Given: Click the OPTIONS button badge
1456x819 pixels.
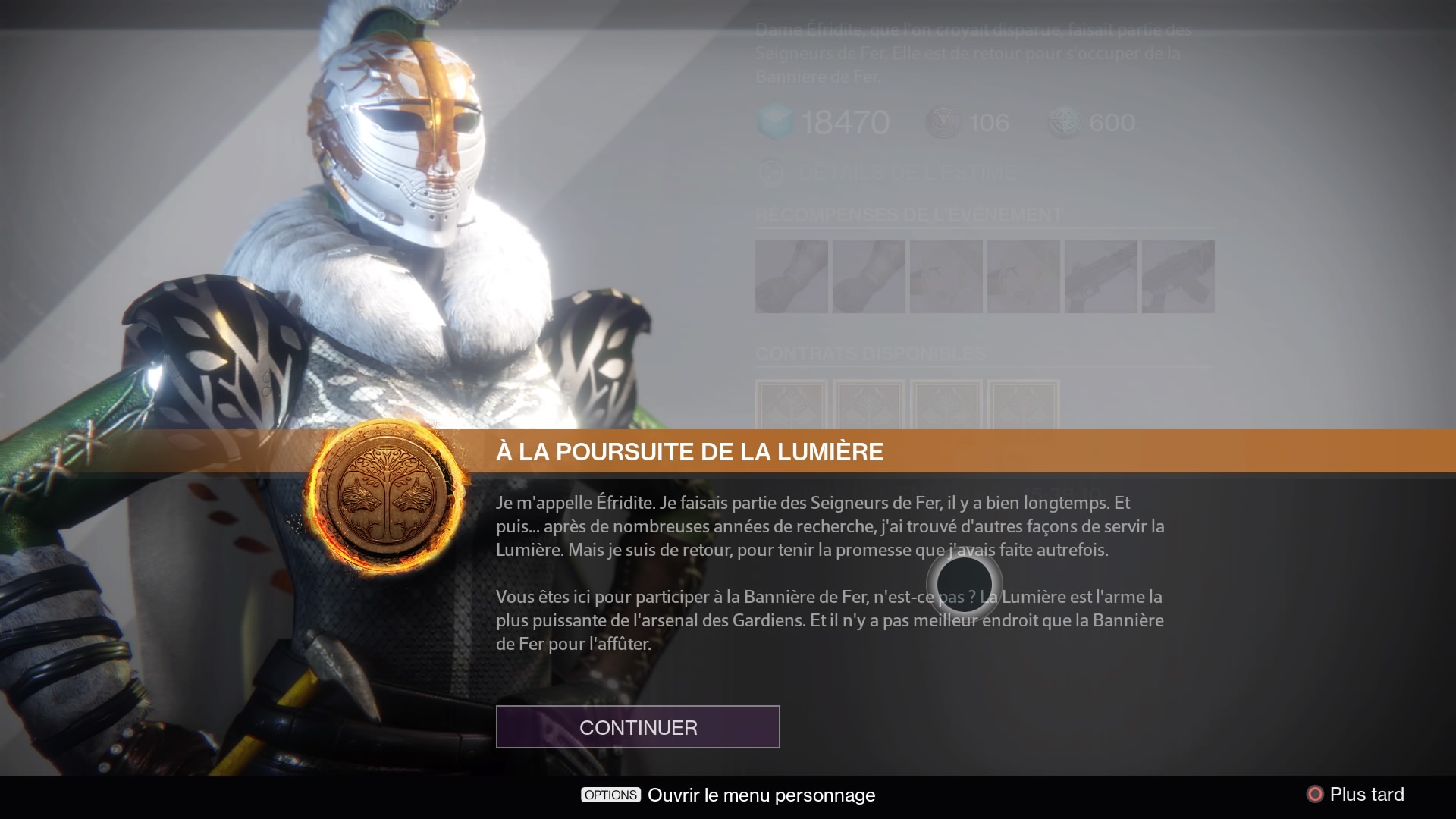Looking at the screenshot, I should coord(609,795).
